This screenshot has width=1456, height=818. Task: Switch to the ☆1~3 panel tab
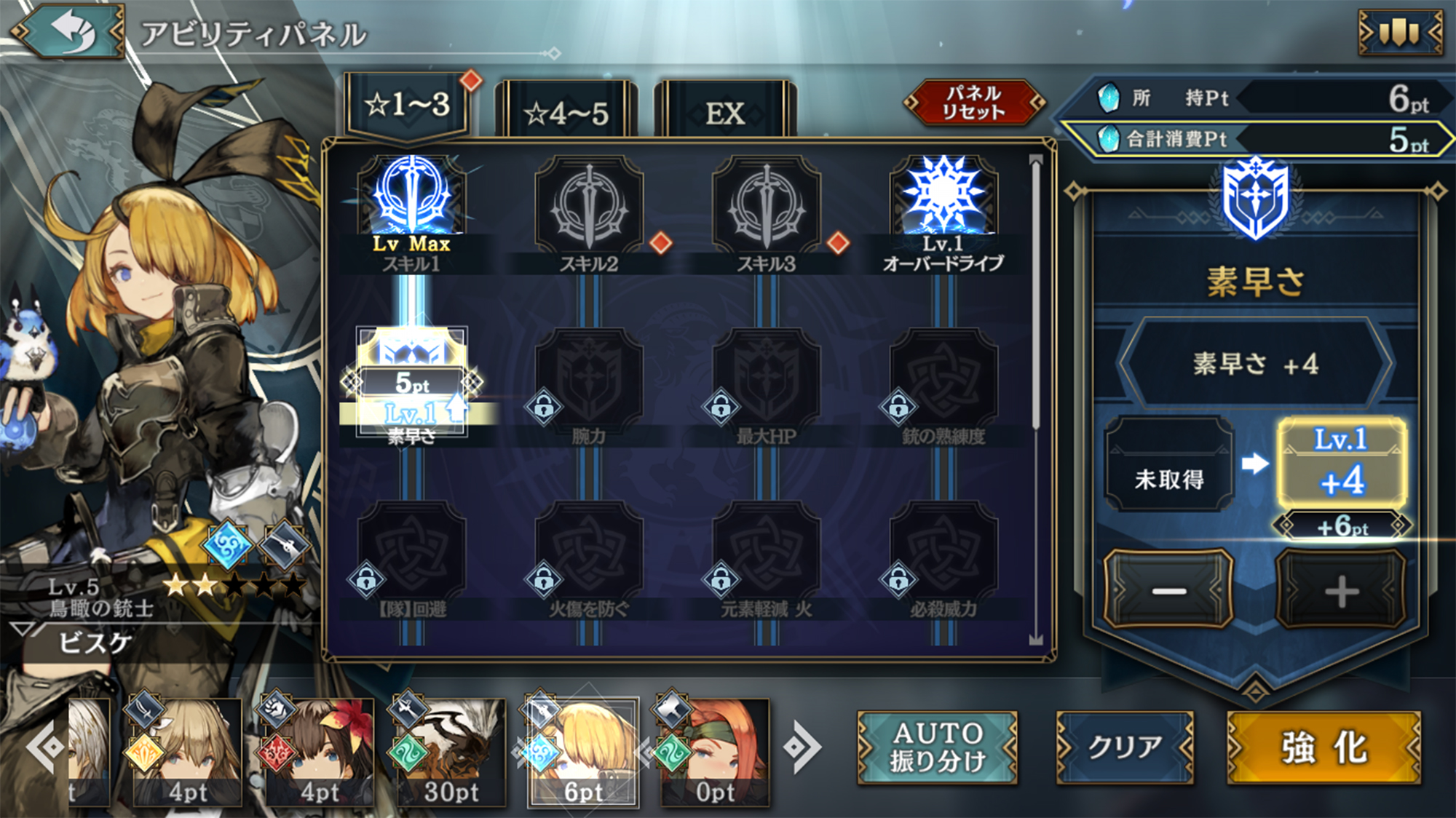tap(408, 106)
